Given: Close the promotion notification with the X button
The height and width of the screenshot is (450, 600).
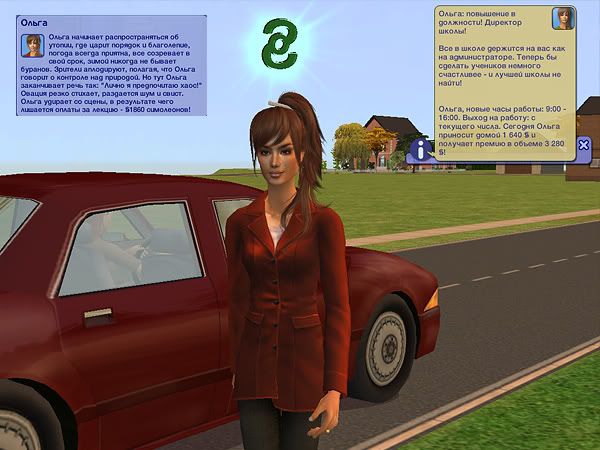Looking at the screenshot, I should (x=585, y=145).
